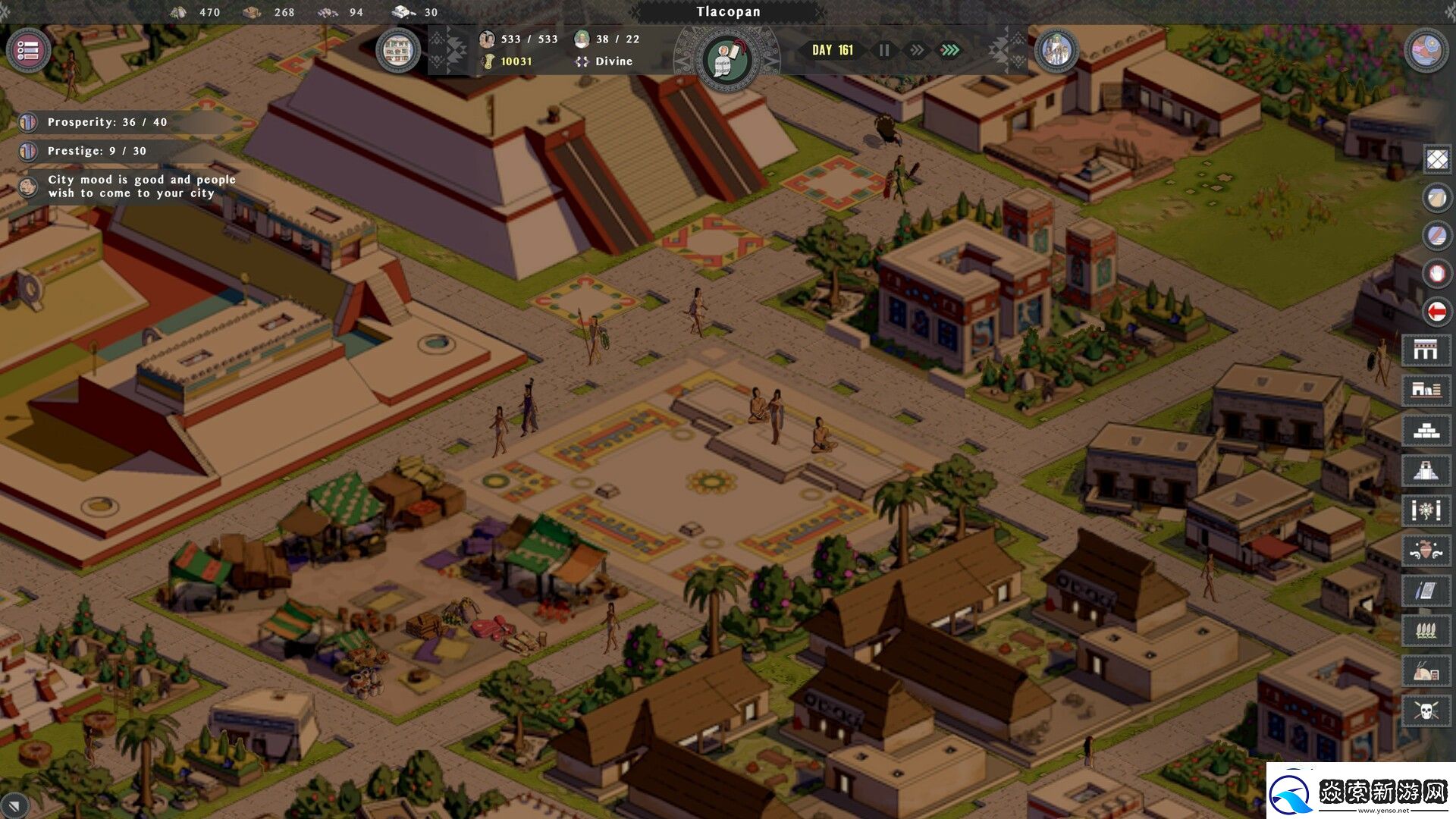Open the people group medallion
Screen dimensions: 1456x819
(1056, 51)
